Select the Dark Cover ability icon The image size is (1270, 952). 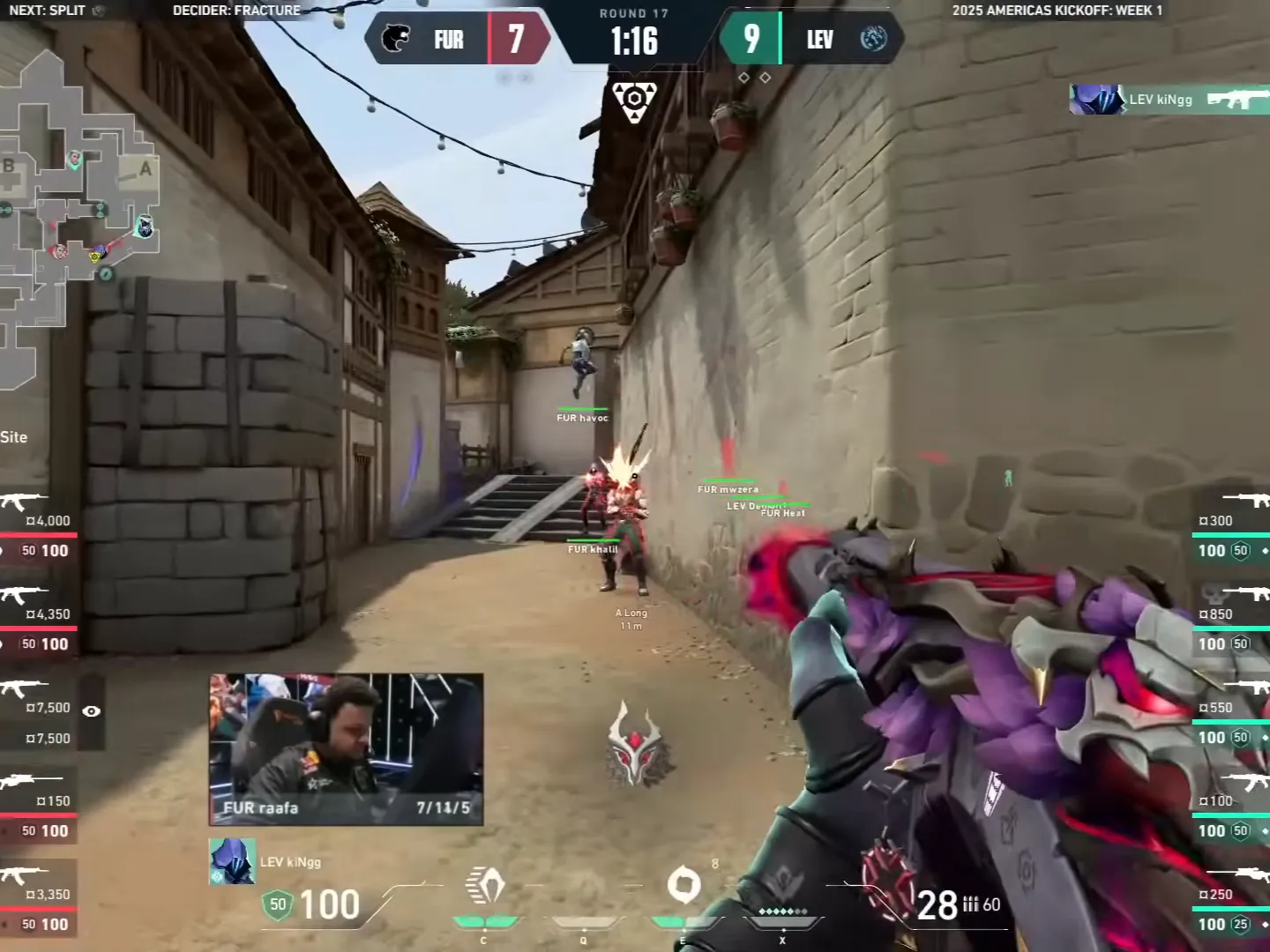(x=684, y=884)
